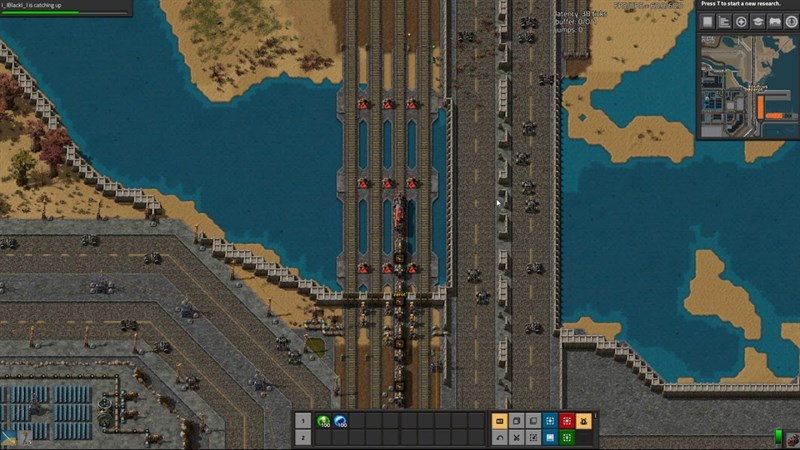Activate the cut scissors shortcut
The width and height of the screenshot is (800, 450).
click(x=516, y=438)
